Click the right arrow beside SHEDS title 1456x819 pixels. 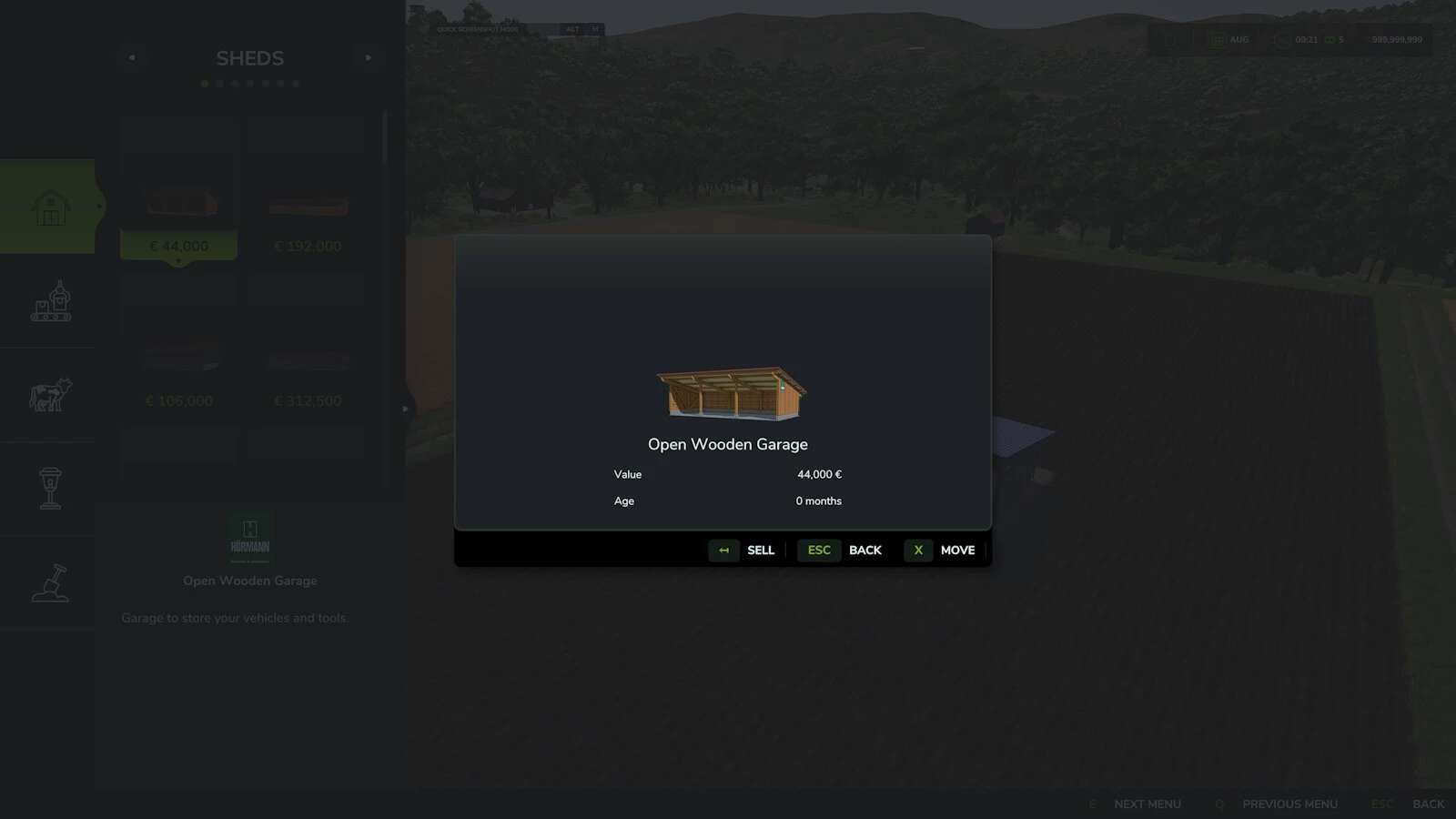coord(368,57)
